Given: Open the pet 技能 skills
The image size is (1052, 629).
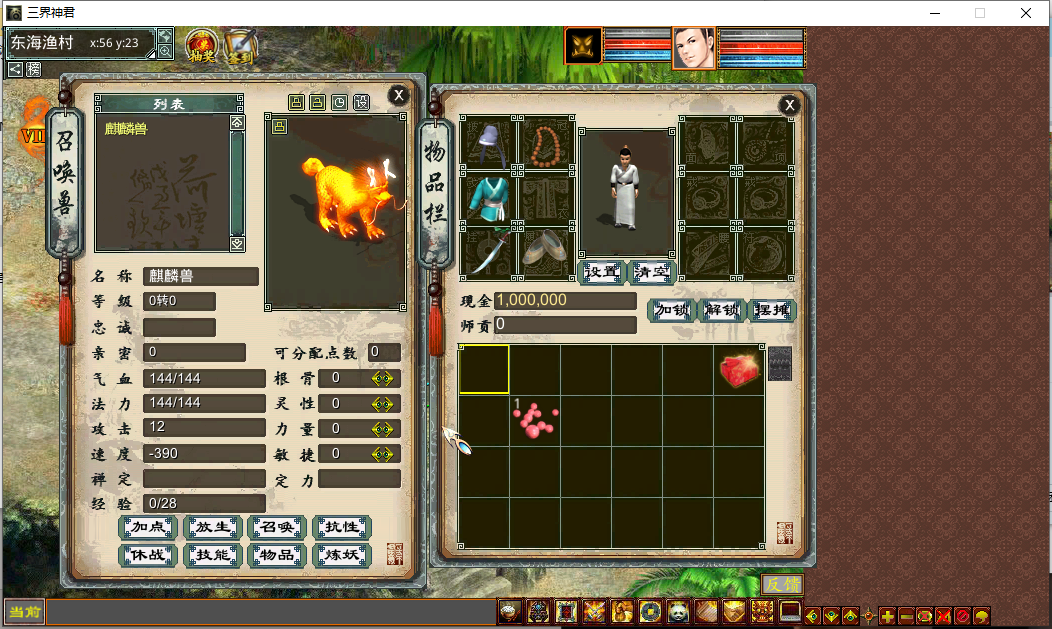Looking at the screenshot, I should (212, 555).
